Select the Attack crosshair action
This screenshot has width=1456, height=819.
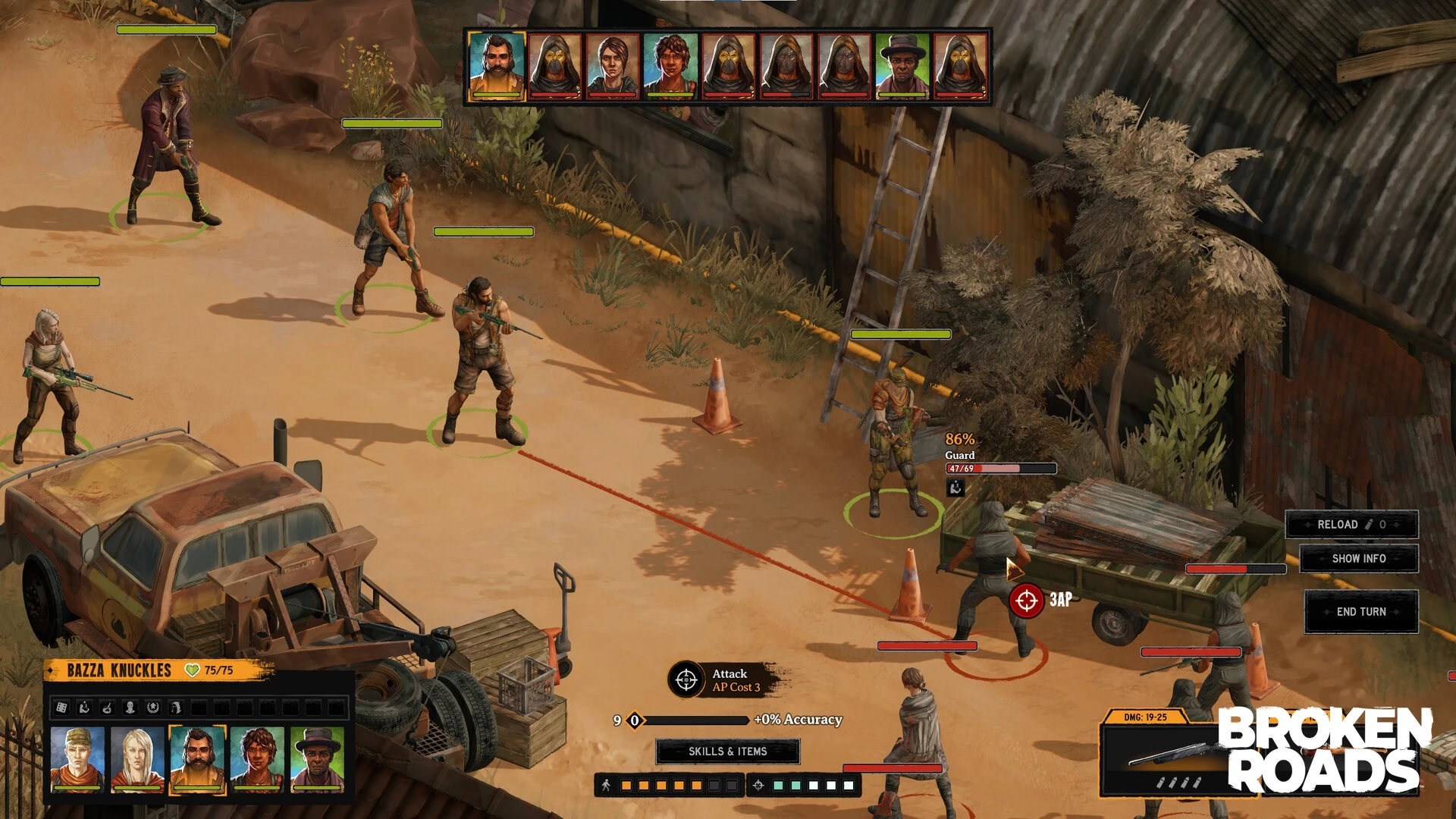click(686, 679)
